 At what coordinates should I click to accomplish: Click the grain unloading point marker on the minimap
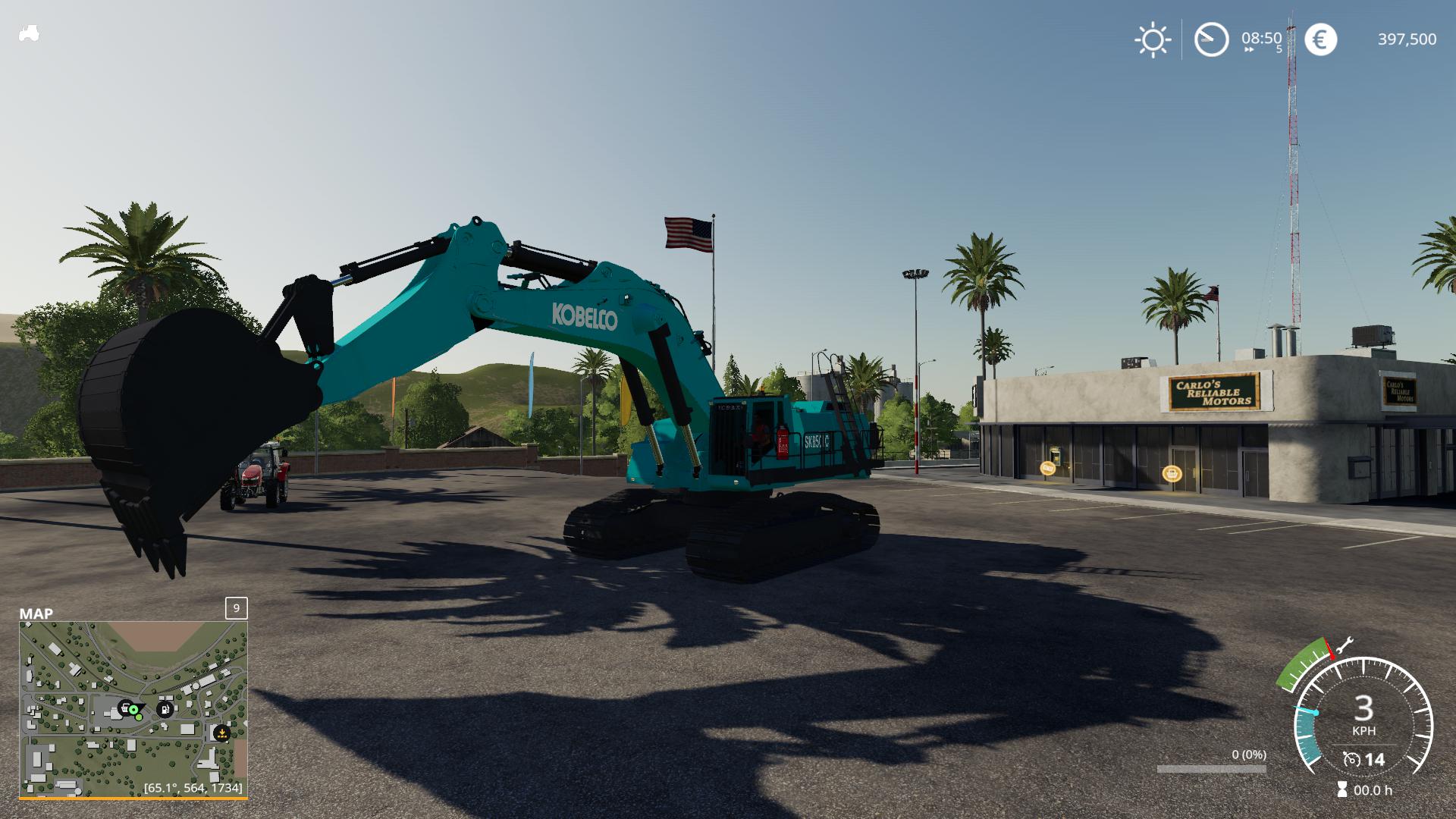pos(221,734)
